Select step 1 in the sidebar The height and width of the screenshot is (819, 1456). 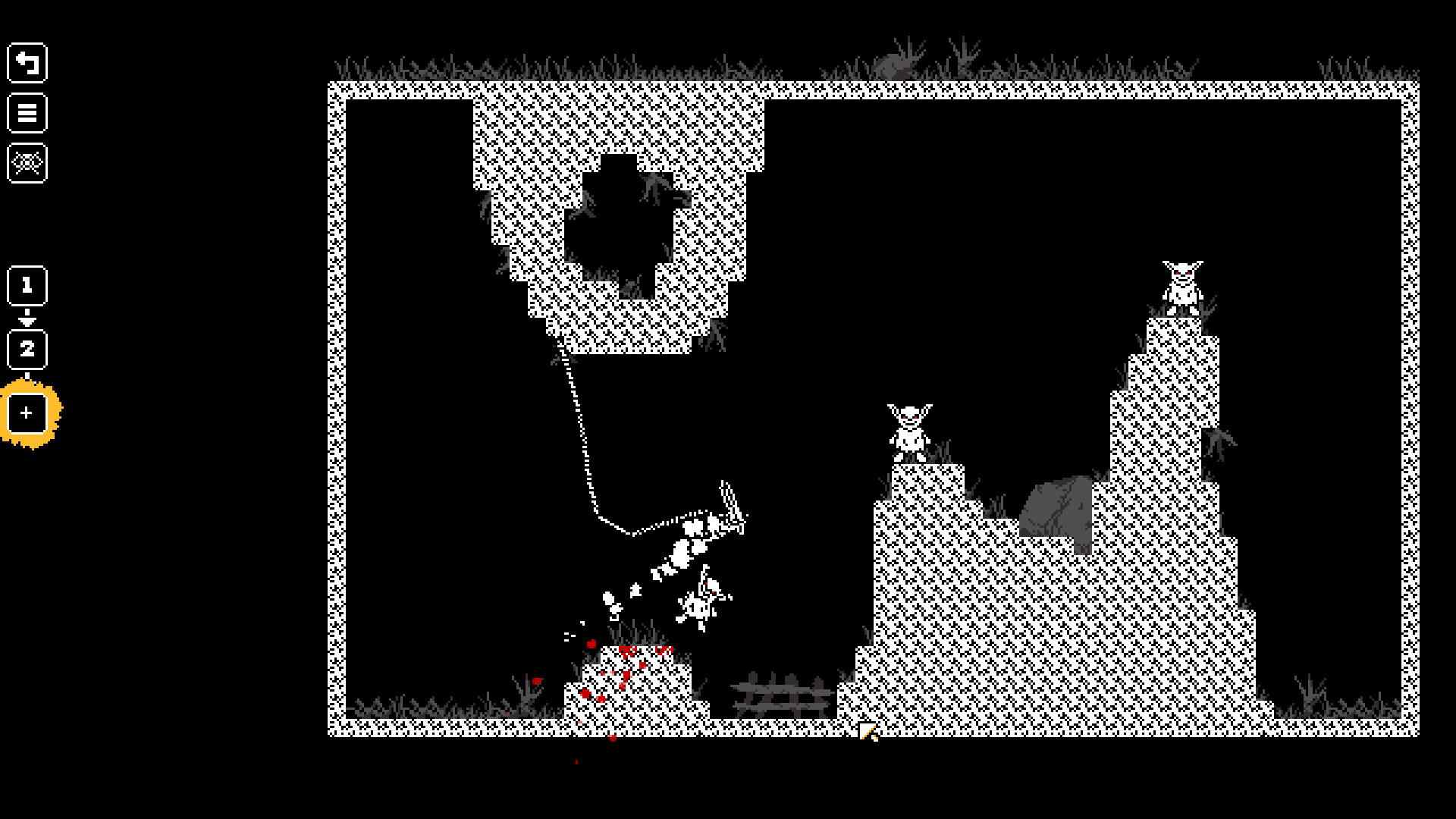(x=27, y=286)
